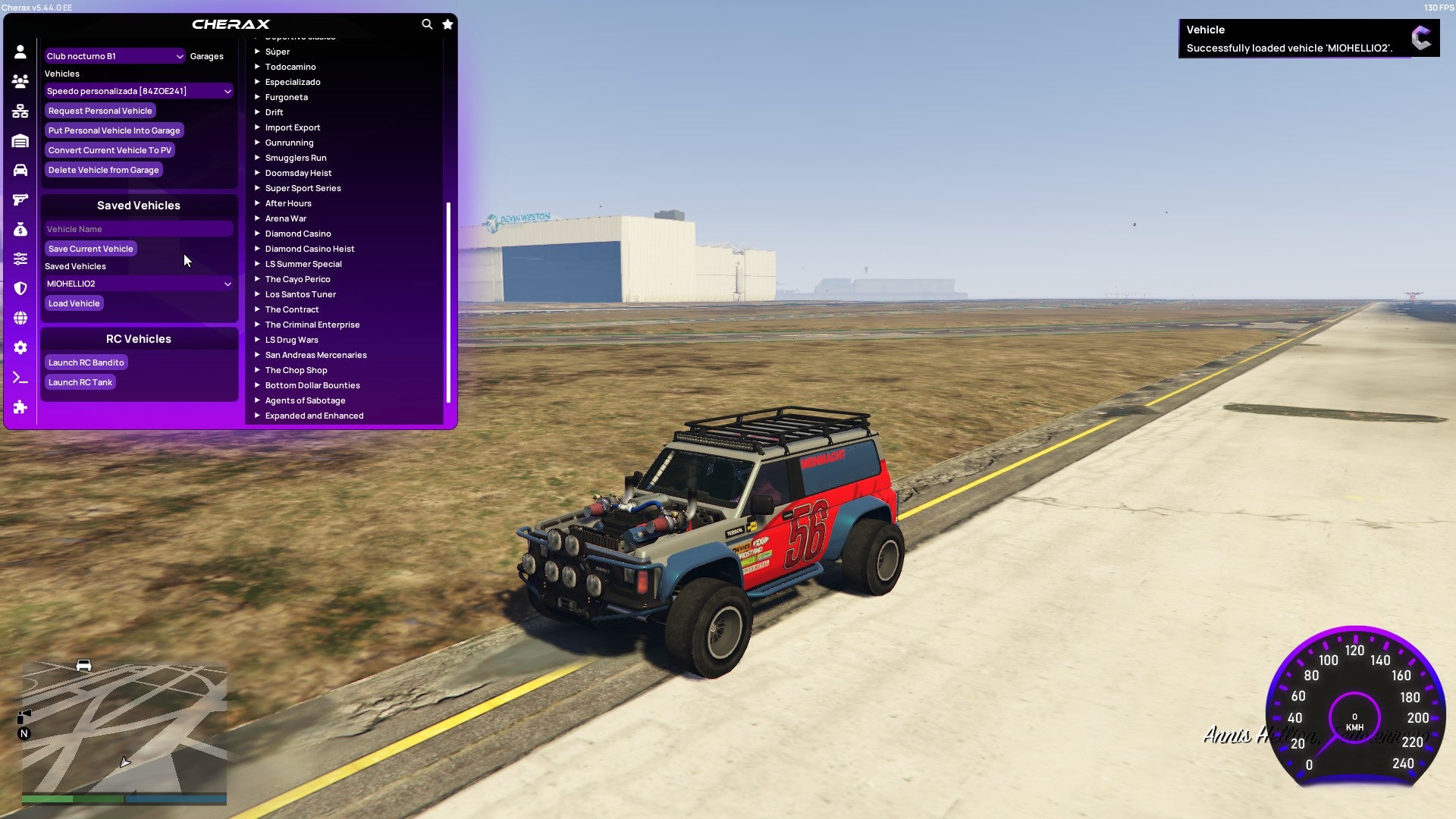Click the Launch RC Bandito button
Image resolution: width=1456 pixels, height=819 pixels.
pos(86,362)
